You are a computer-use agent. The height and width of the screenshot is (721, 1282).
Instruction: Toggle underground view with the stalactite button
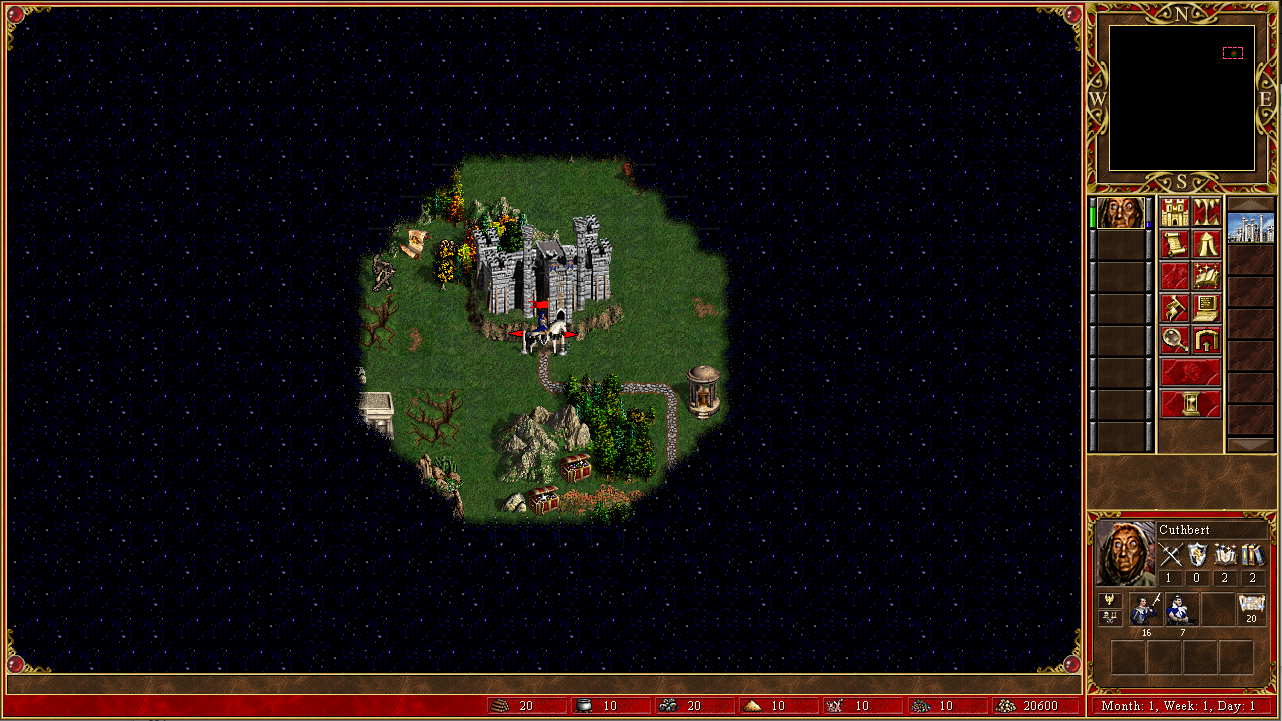tap(1206, 212)
